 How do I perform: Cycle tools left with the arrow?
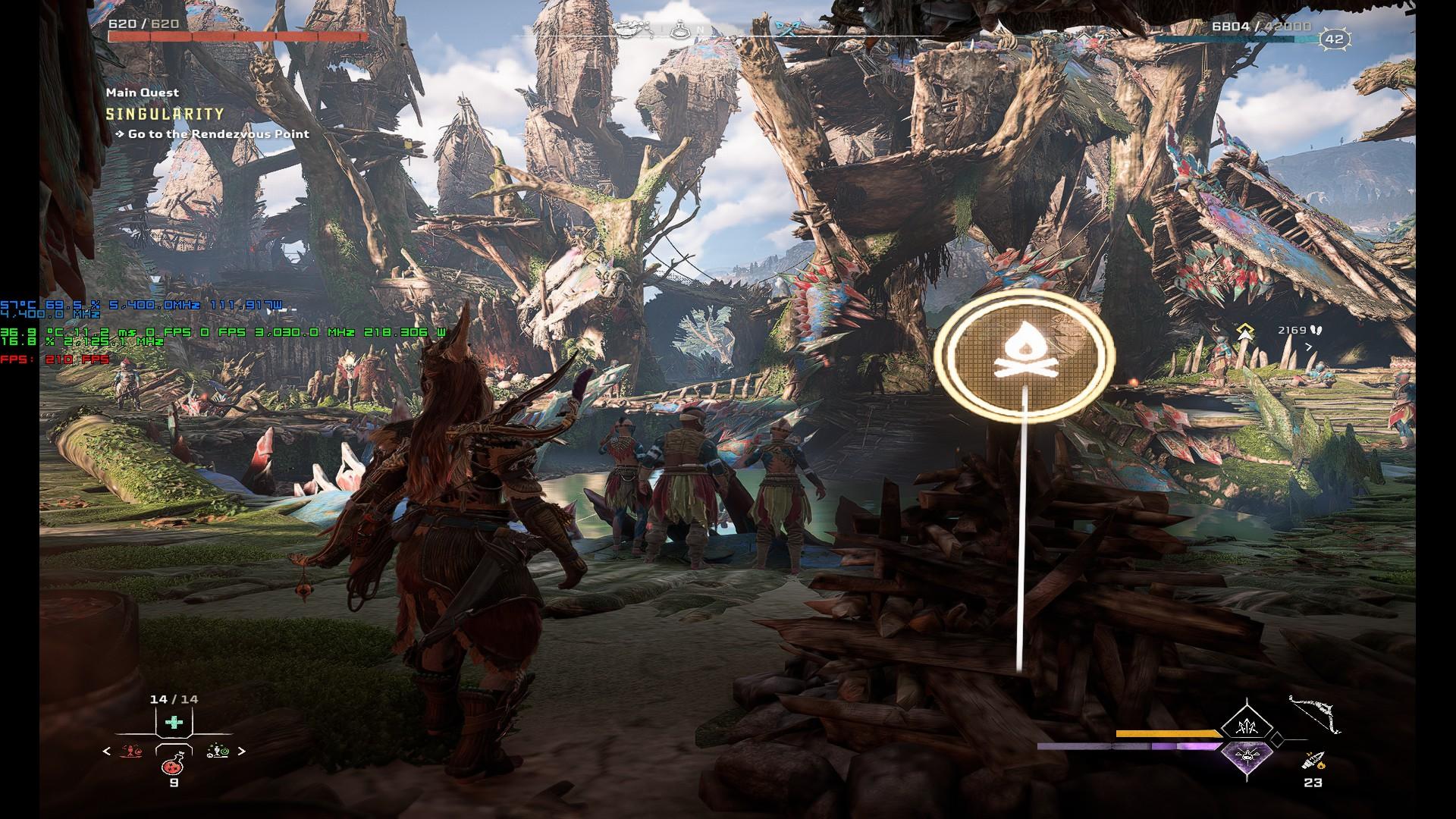[107, 752]
